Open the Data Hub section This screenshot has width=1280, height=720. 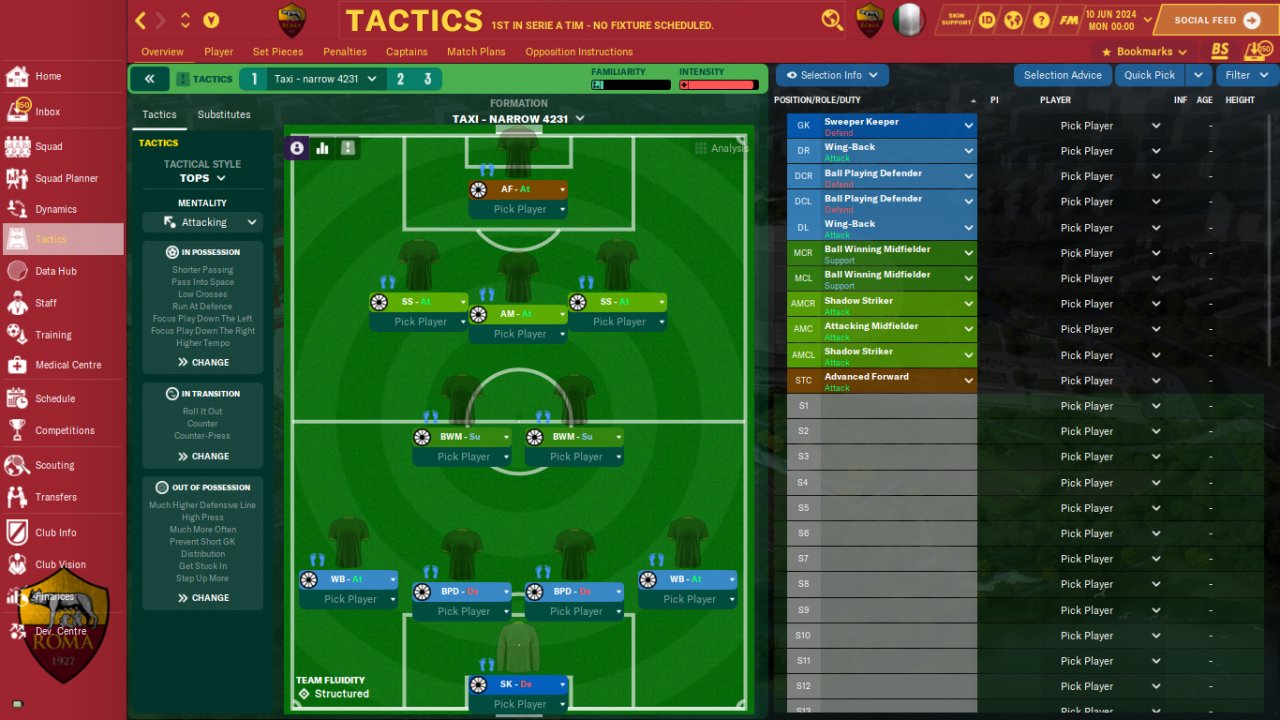point(55,271)
